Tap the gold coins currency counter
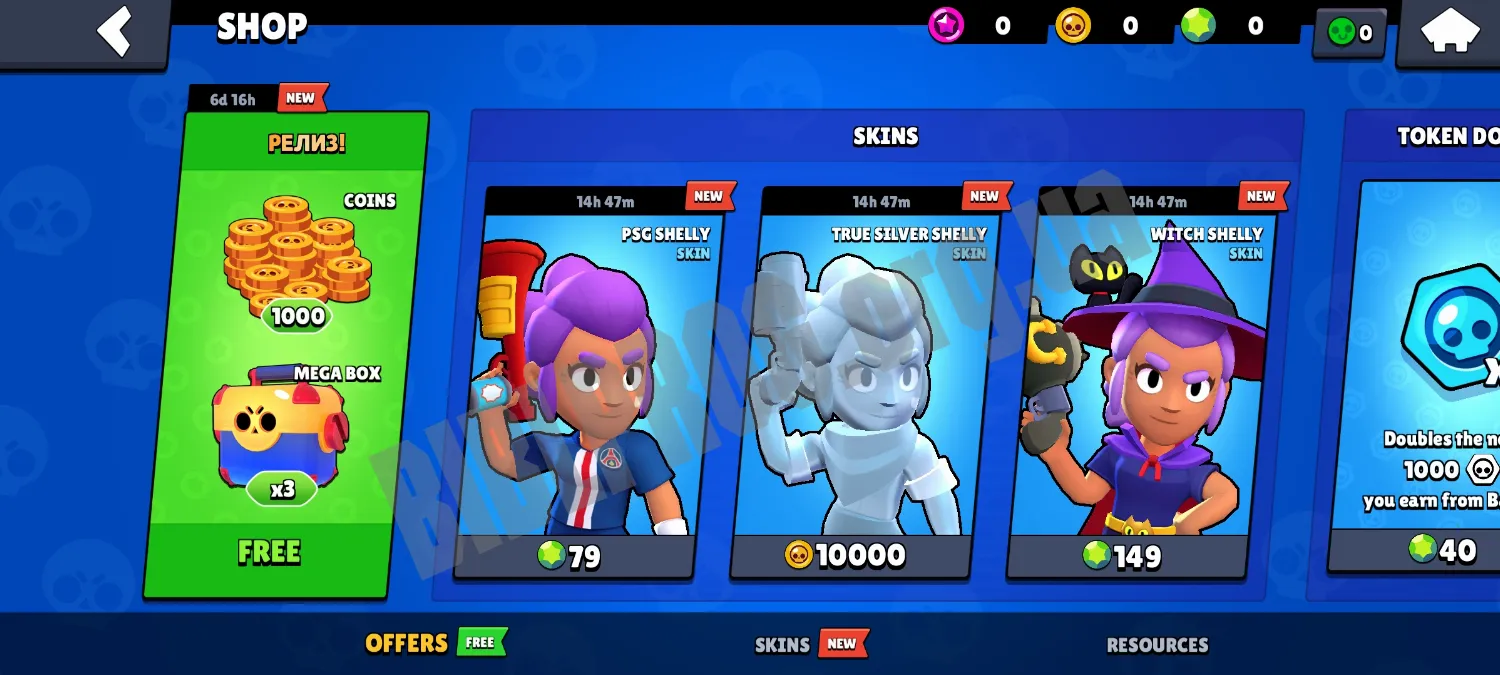The width and height of the screenshot is (1500, 675). click(1100, 27)
